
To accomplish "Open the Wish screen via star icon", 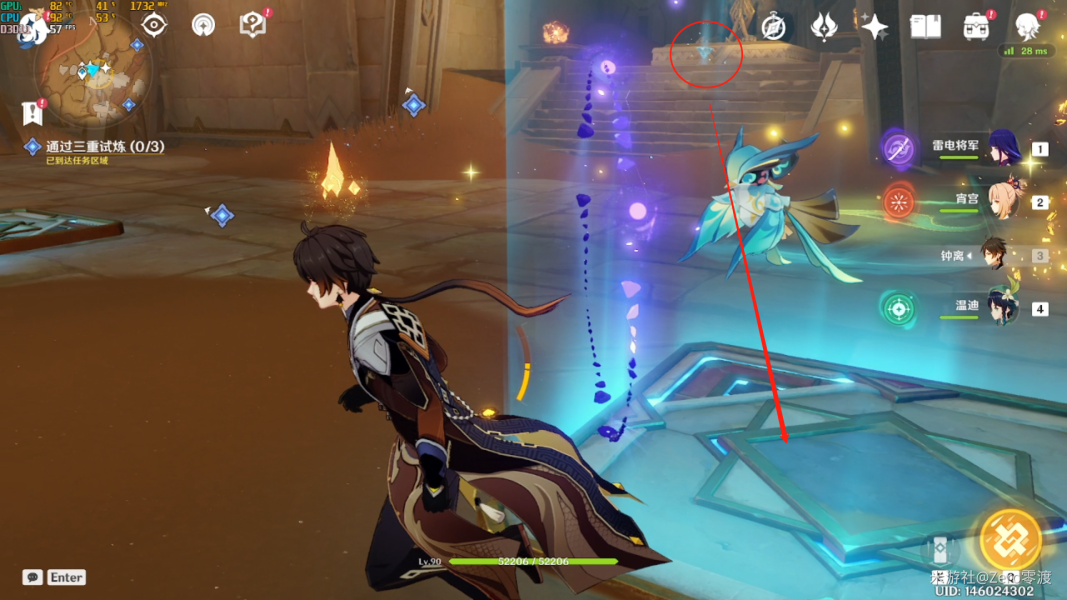I will 875,27.
